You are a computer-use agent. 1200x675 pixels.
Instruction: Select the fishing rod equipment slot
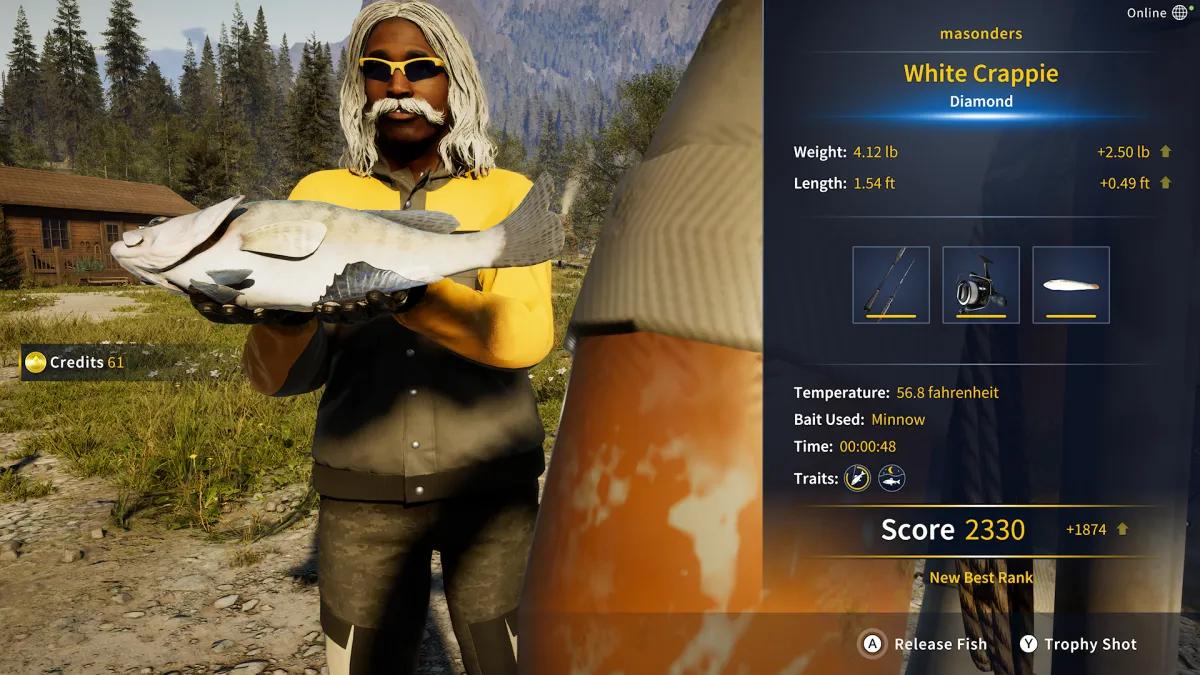[891, 285]
